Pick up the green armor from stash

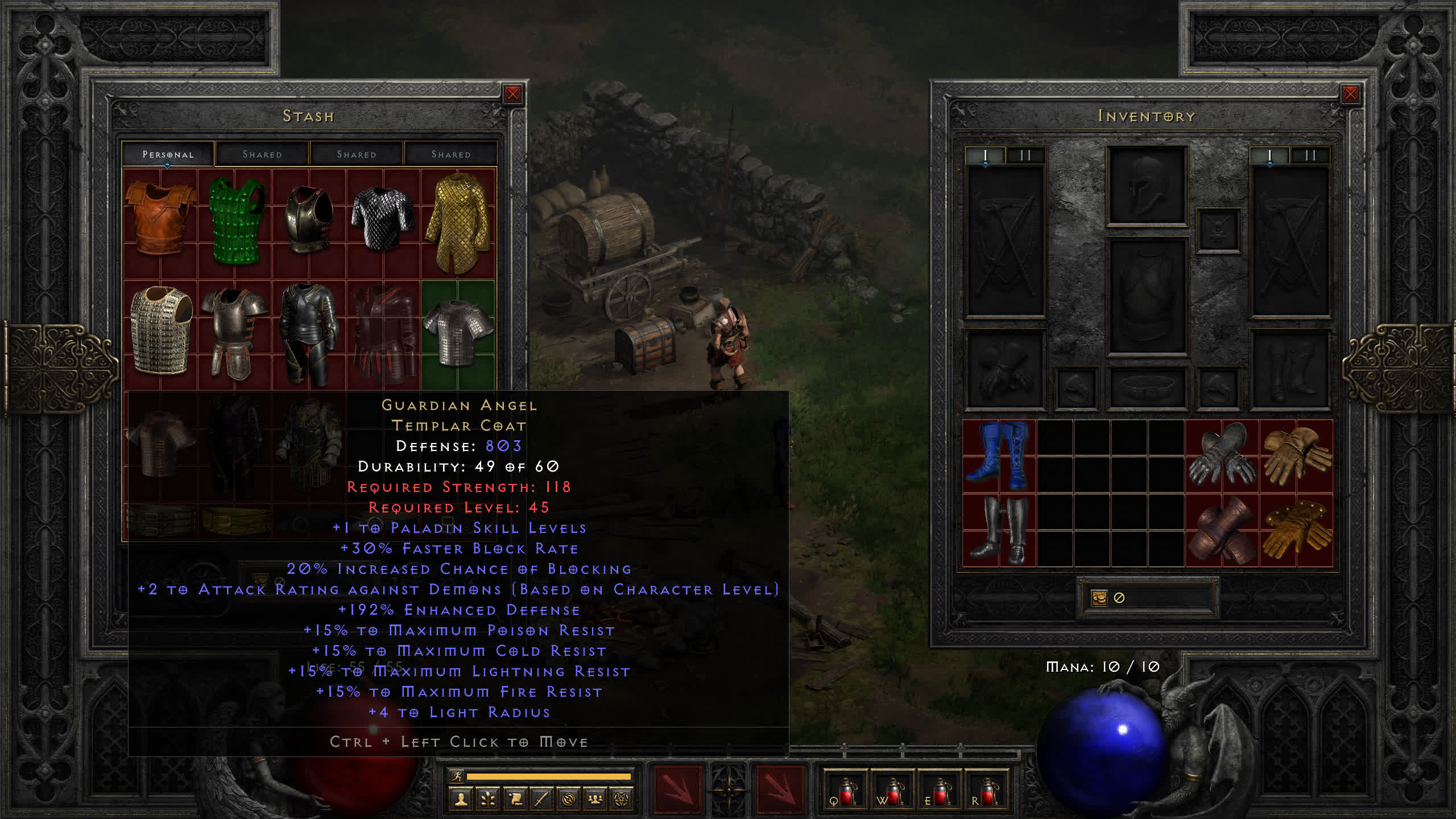(x=236, y=220)
